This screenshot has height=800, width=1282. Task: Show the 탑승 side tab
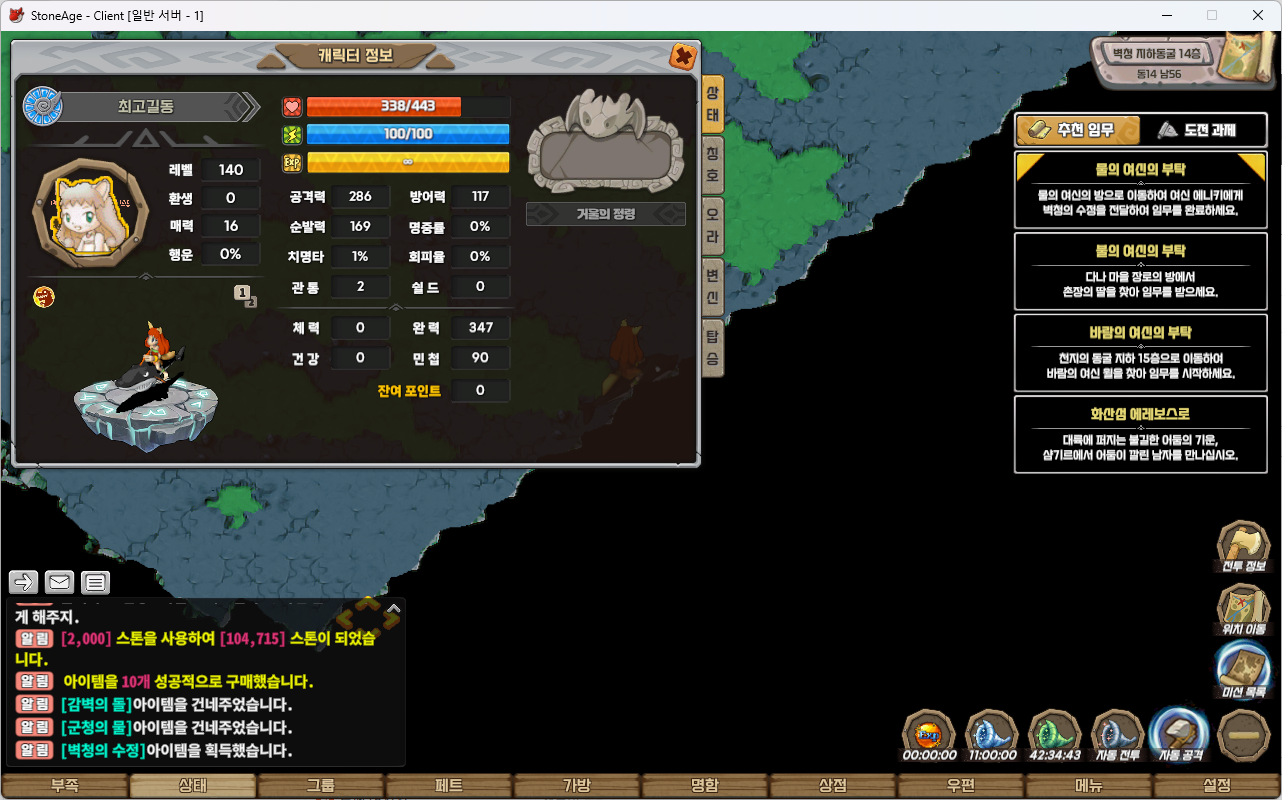pos(712,343)
